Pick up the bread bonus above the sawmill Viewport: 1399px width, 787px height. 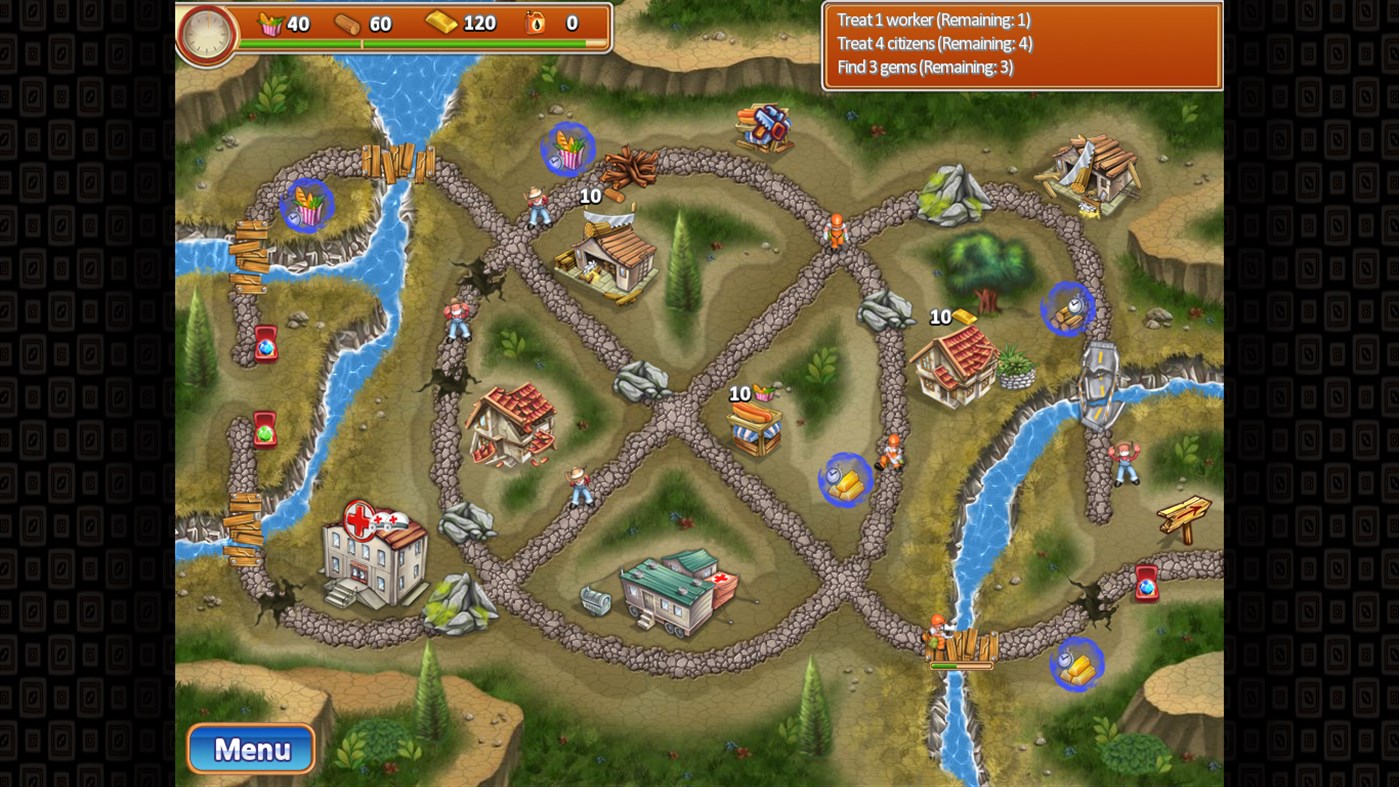point(567,150)
